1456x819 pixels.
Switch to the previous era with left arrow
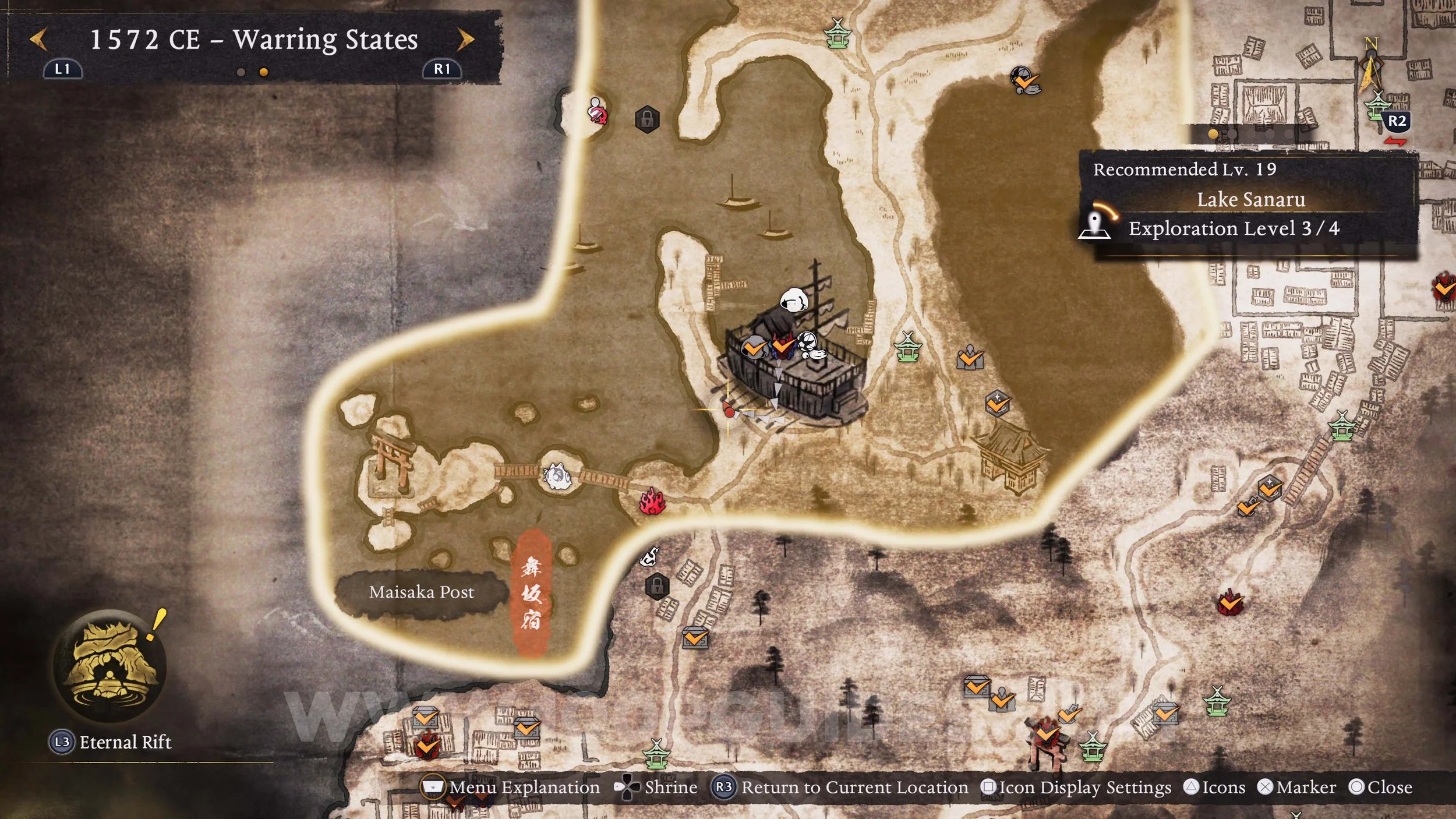pos(38,40)
